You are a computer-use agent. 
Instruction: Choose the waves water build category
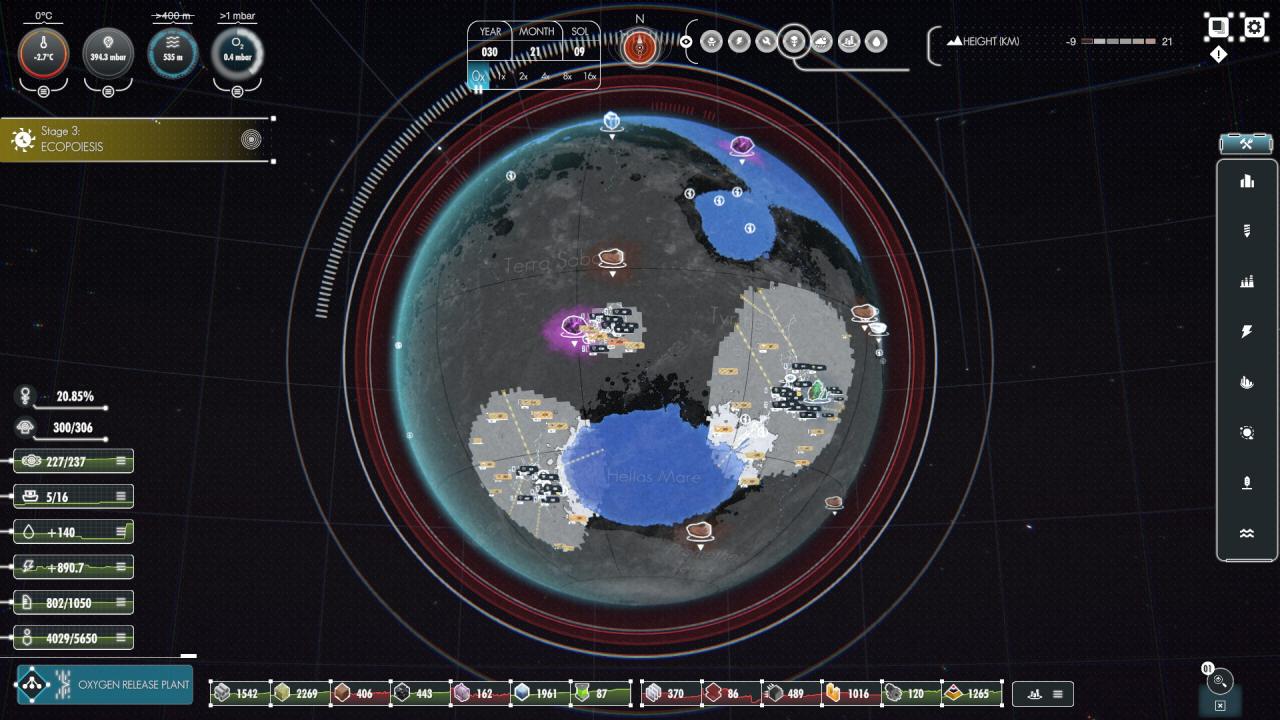coord(1246,534)
